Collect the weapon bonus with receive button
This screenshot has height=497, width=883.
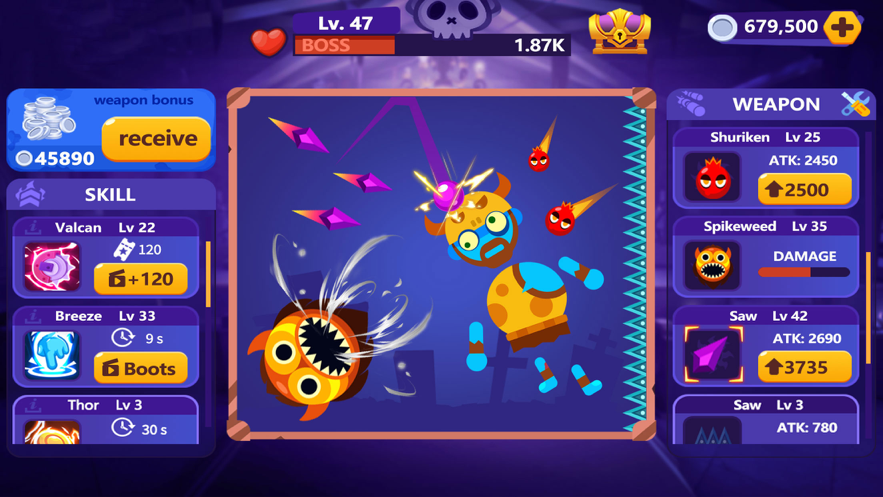[x=156, y=139]
